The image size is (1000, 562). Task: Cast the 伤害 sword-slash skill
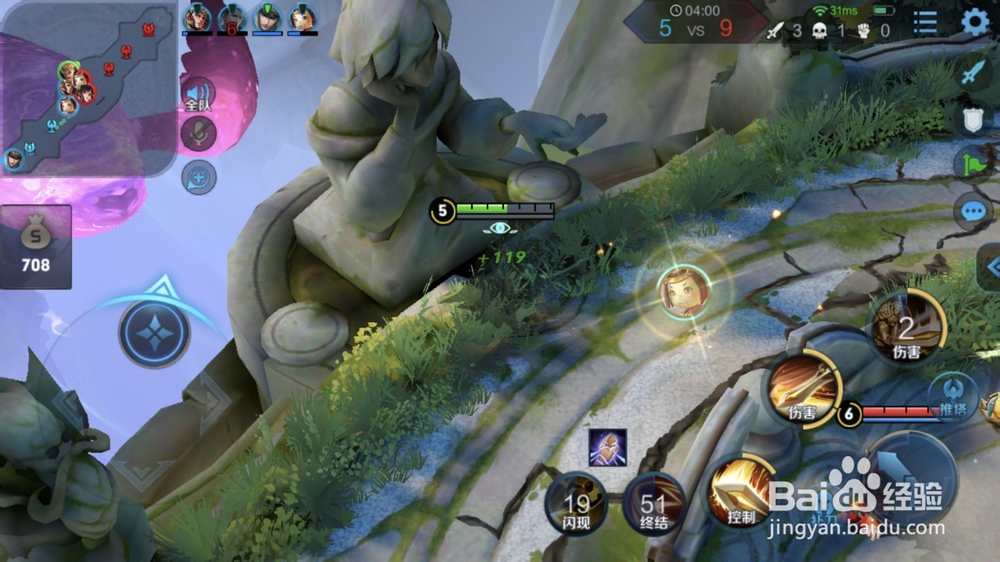click(x=802, y=390)
